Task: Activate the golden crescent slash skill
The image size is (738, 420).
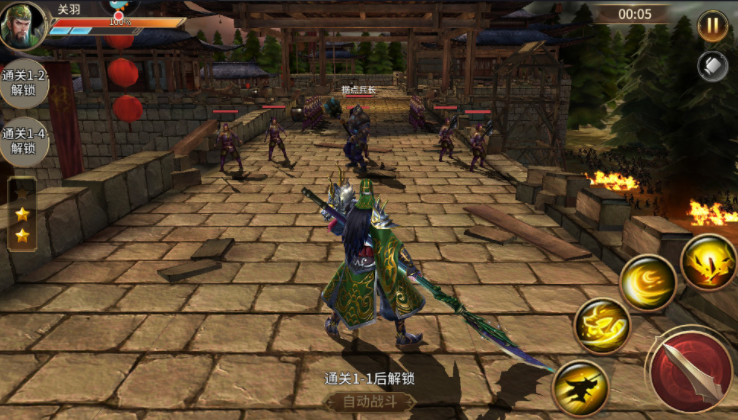Action: [647, 282]
